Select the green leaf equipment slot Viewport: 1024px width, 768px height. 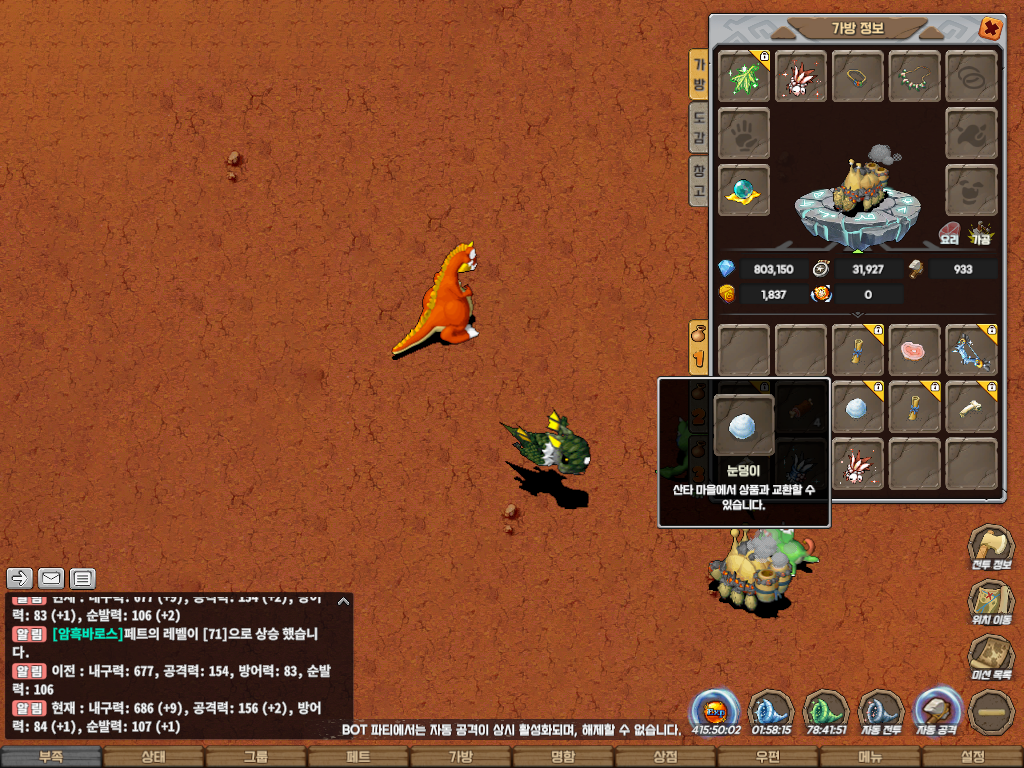pos(744,77)
